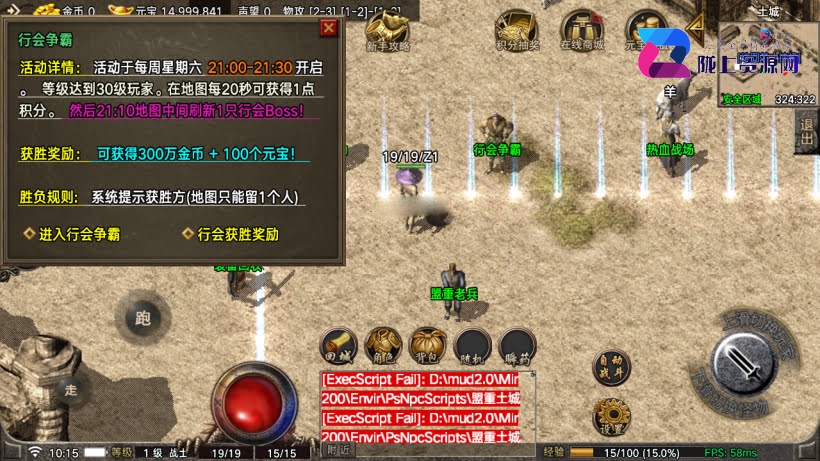
Task: Toggle 自动战斗 auto battle
Action: coord(612,367)
